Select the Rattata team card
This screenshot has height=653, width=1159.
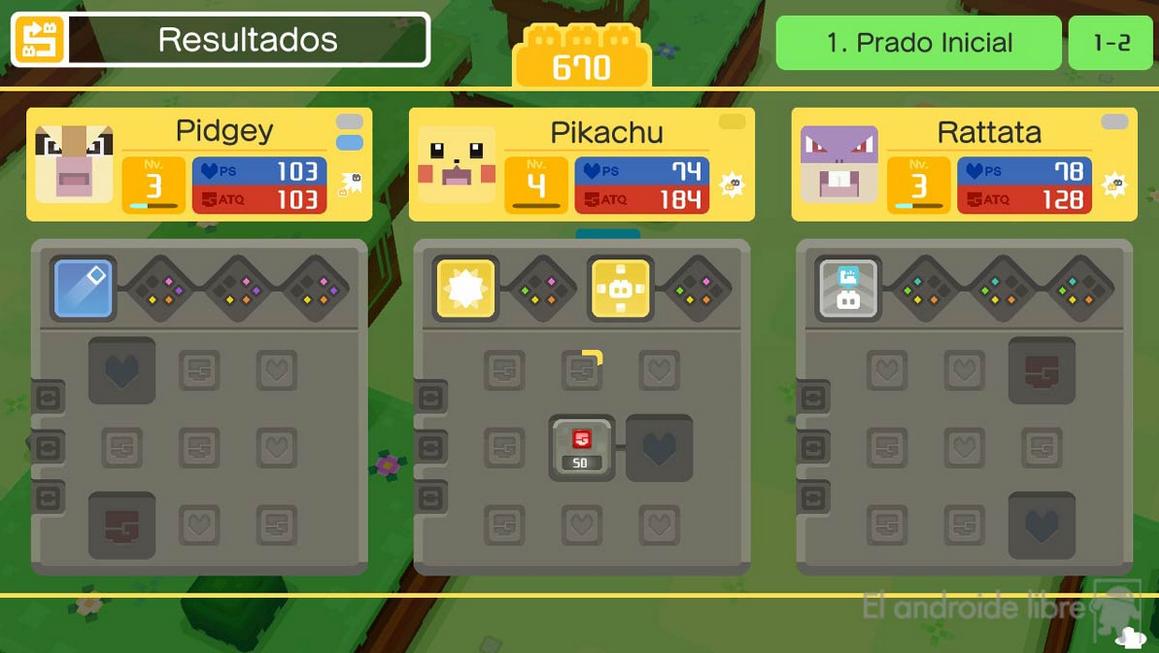[x=964, y=165]
